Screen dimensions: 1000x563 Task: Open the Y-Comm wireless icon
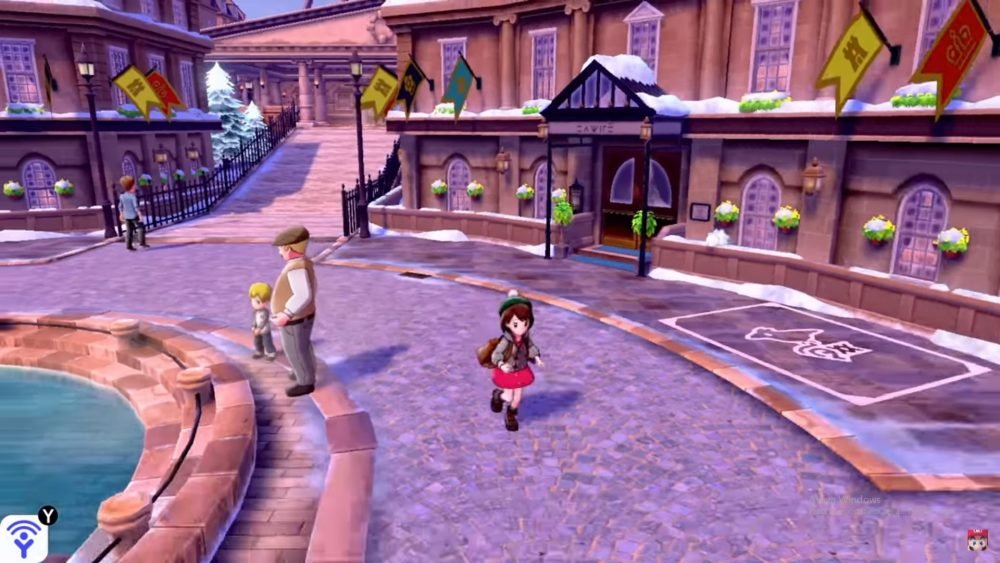(x=22, y=539)
